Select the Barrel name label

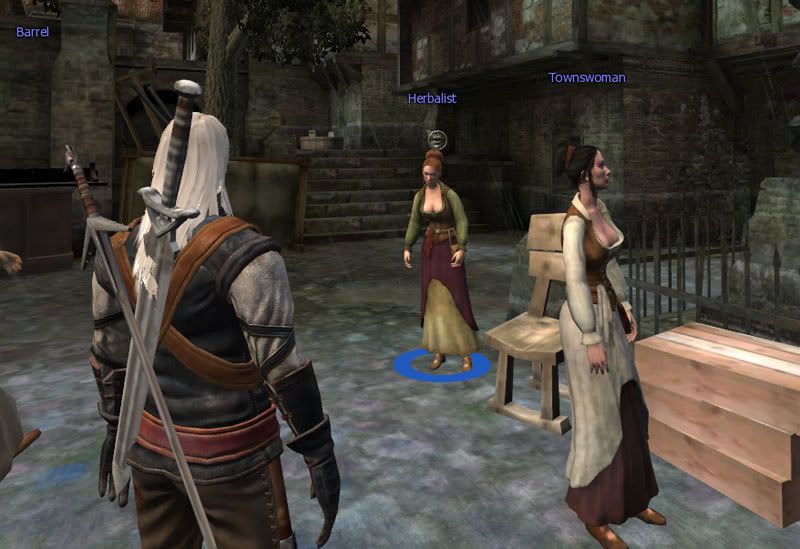click(x=33, y=31)
